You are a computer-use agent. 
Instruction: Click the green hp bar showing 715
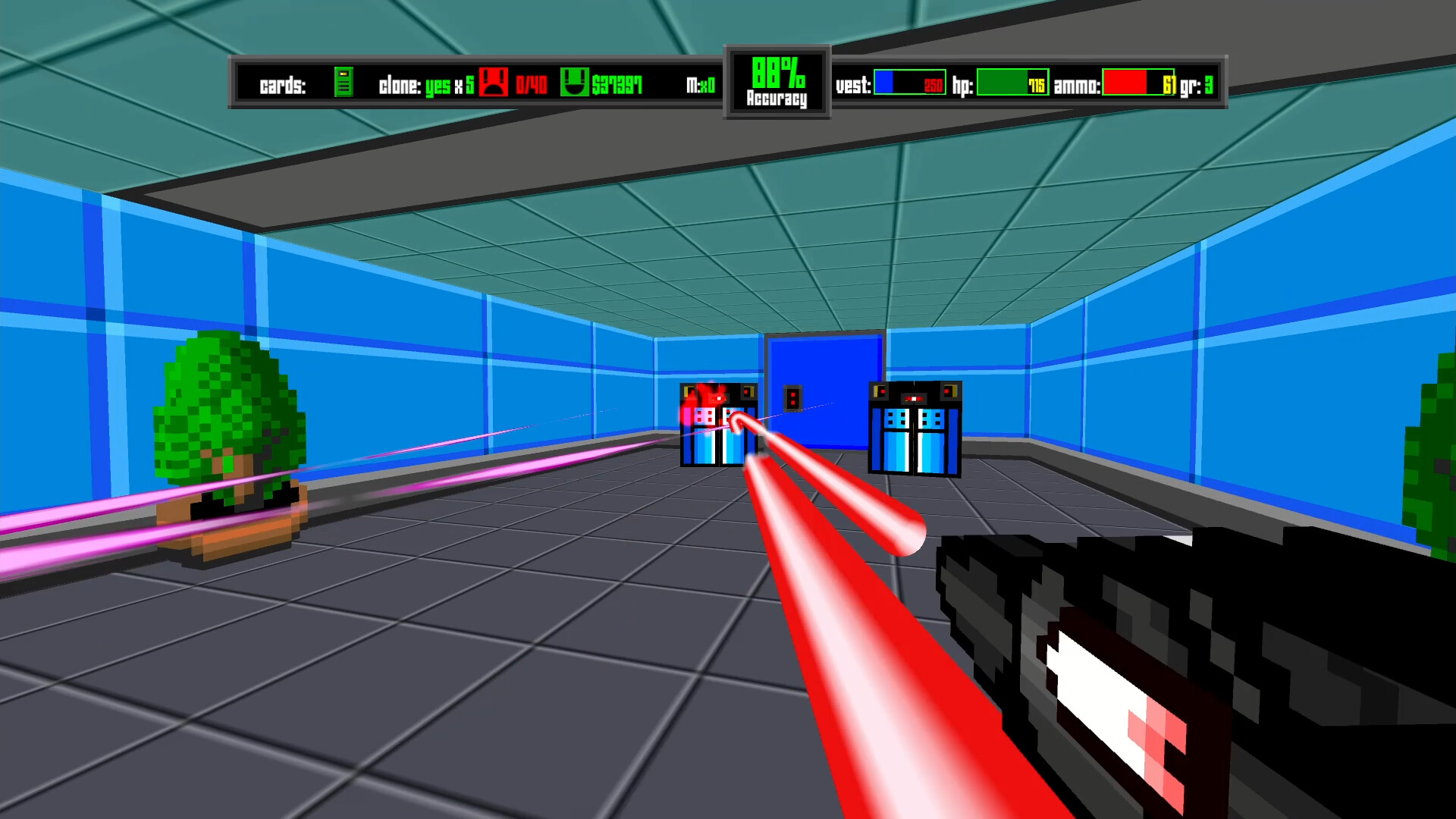[x=1012, y=83]
